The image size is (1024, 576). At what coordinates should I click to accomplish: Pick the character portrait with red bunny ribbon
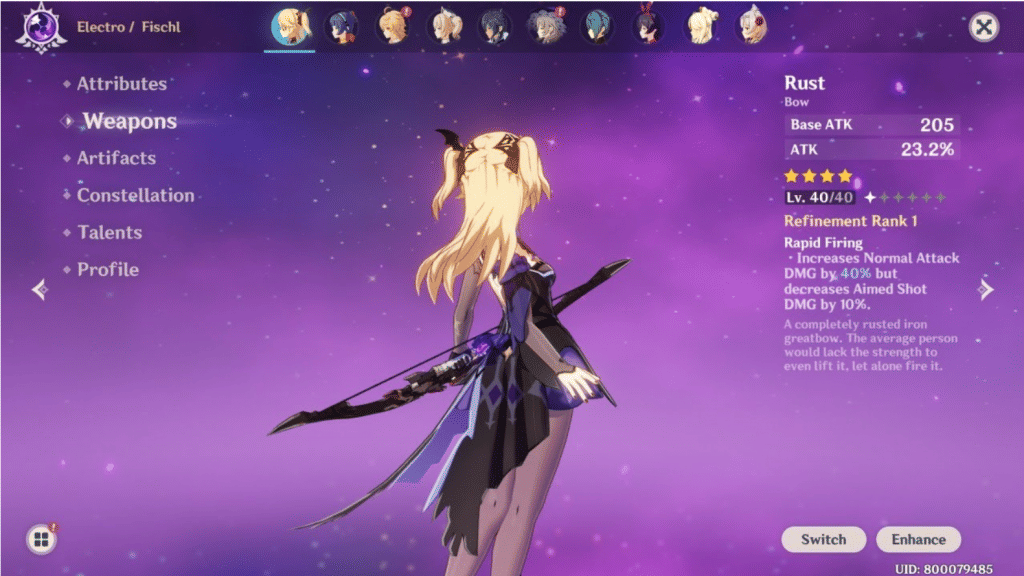tap(648, 27)
